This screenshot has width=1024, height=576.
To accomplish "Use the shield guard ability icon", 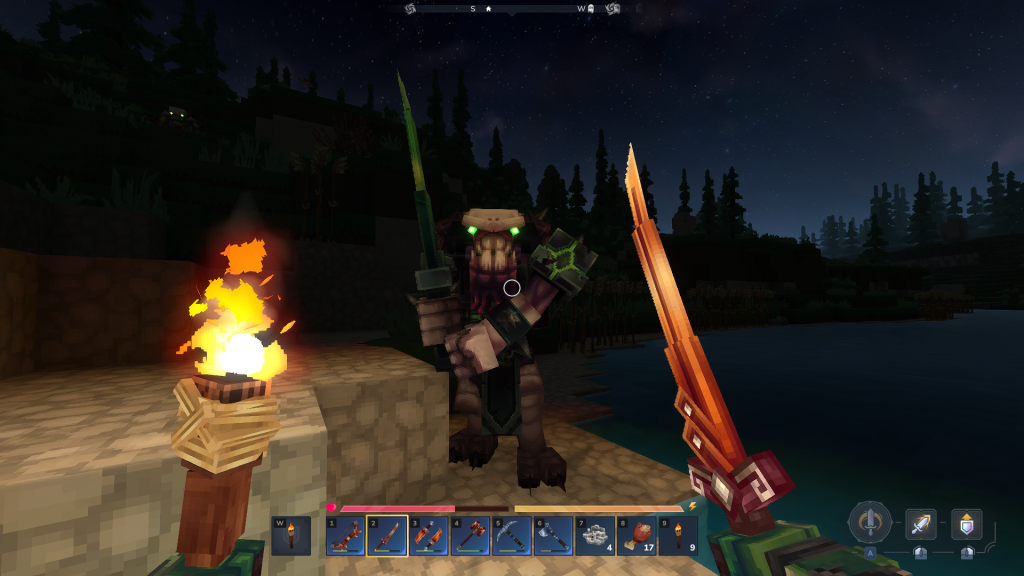I will click(x=966, y=524).
